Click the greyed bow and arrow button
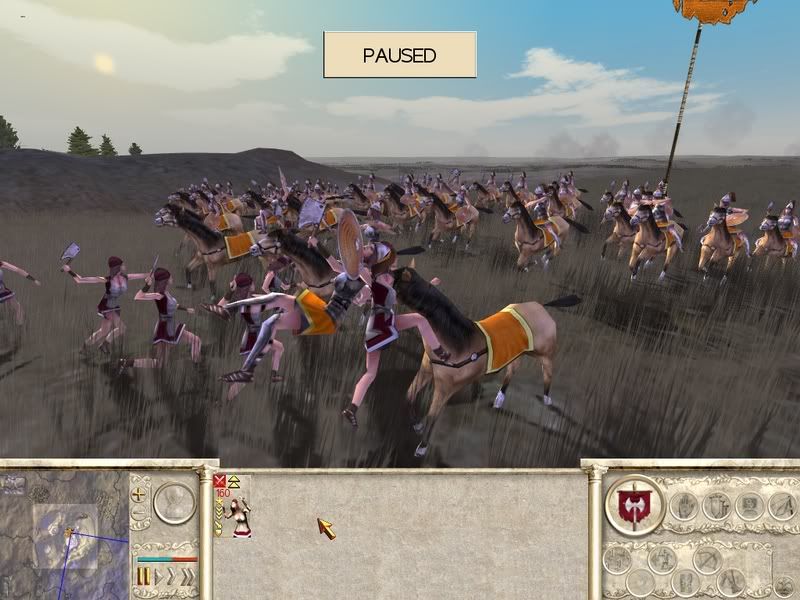Image resolution: width=800 pixels, height=600 pixels. 707,559
